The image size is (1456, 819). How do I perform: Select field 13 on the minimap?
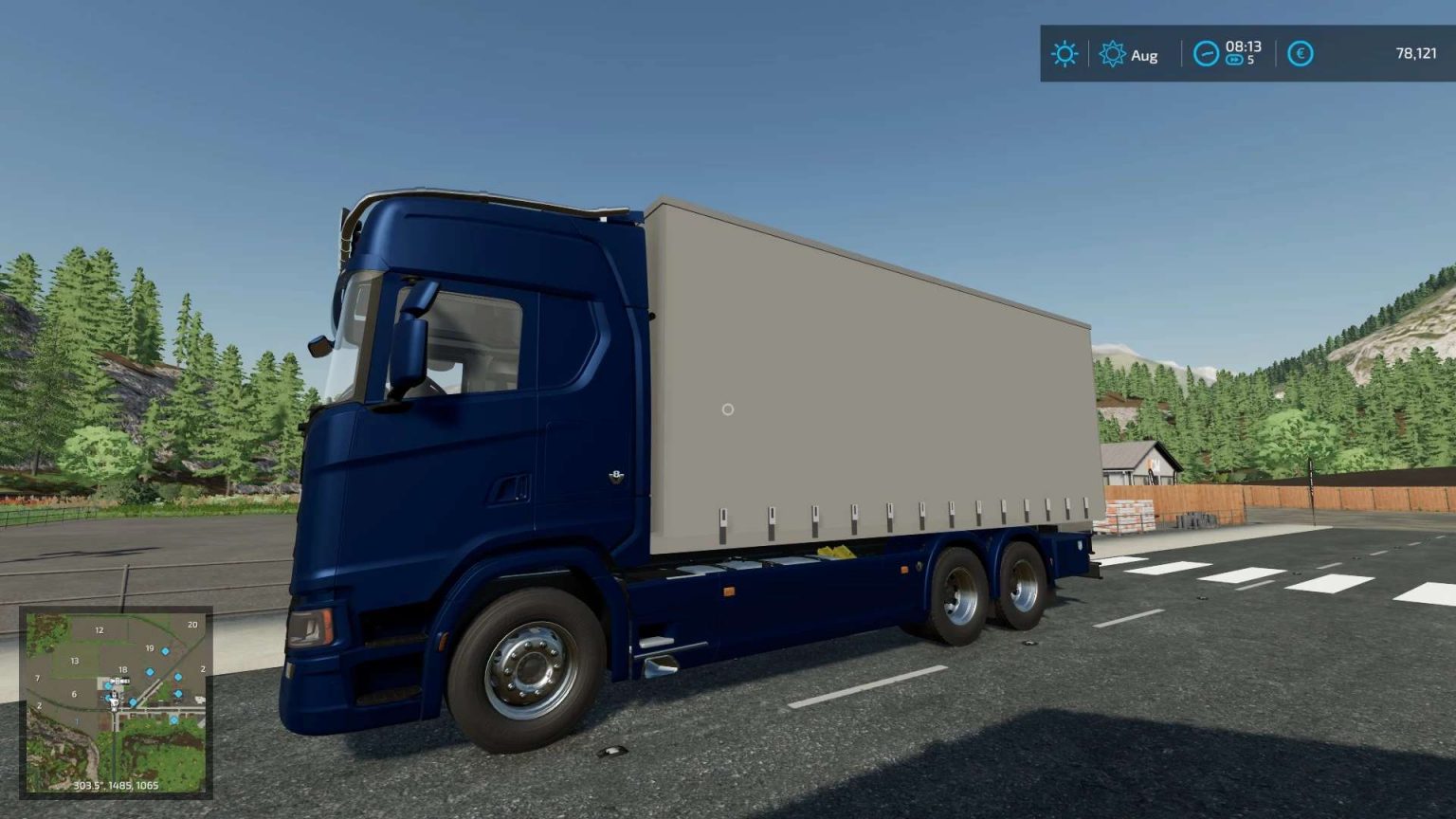click(x=74, y=662)
